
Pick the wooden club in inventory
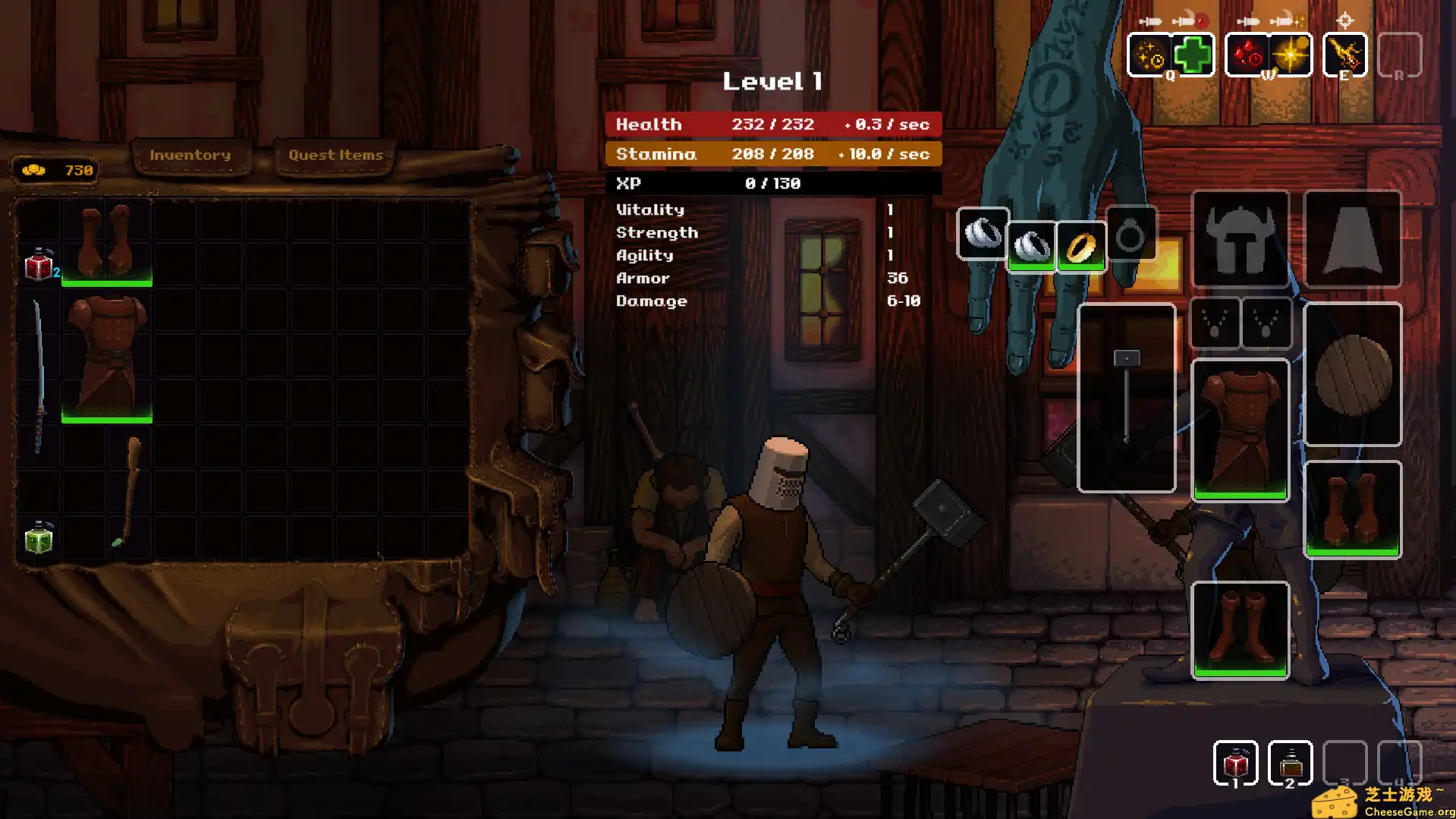[128, 491]
